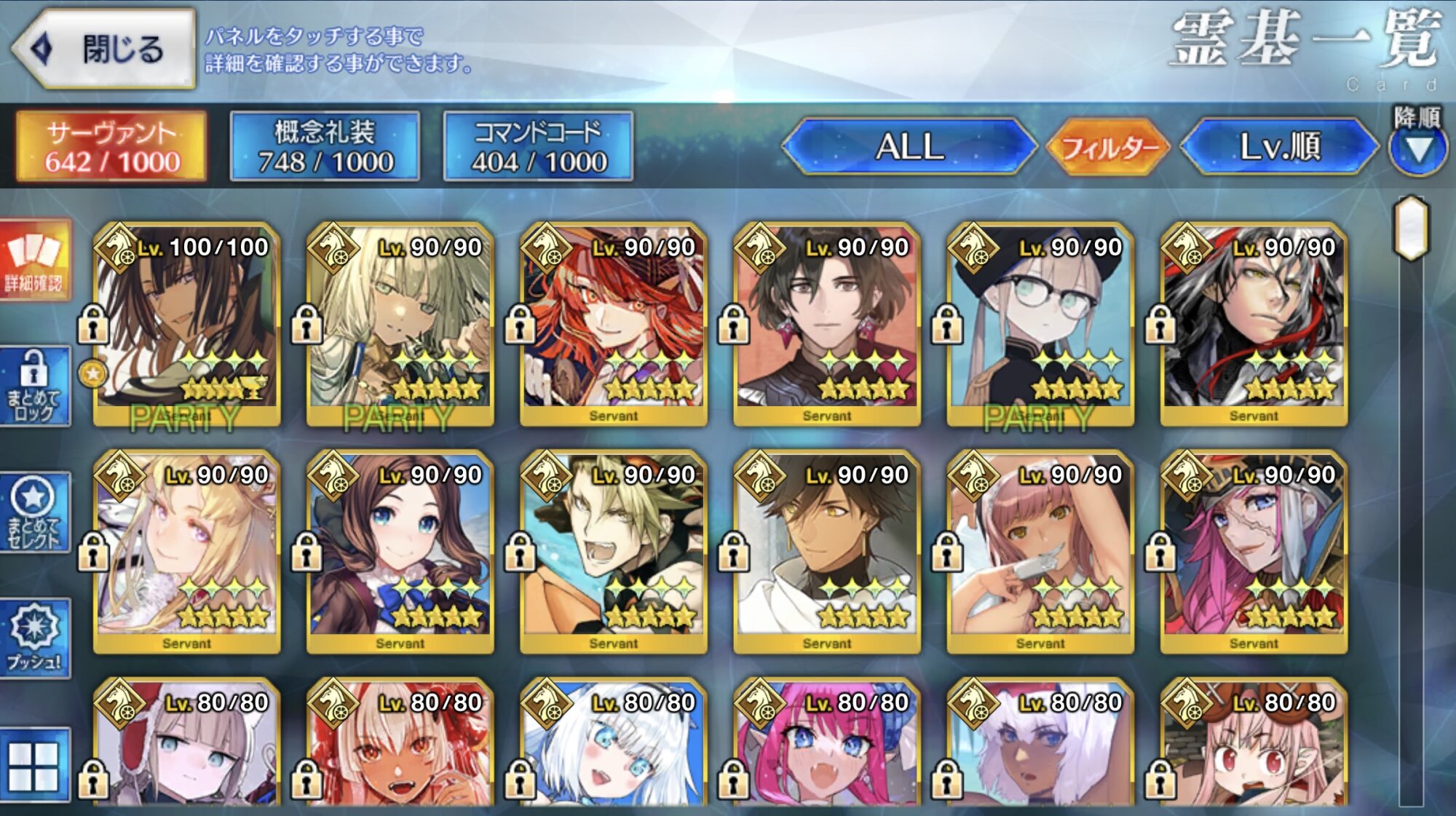This screenshot has width=1456, height=816.
Task: Select the brown-haired blue-eyed girl servant card
Action: 400,552
